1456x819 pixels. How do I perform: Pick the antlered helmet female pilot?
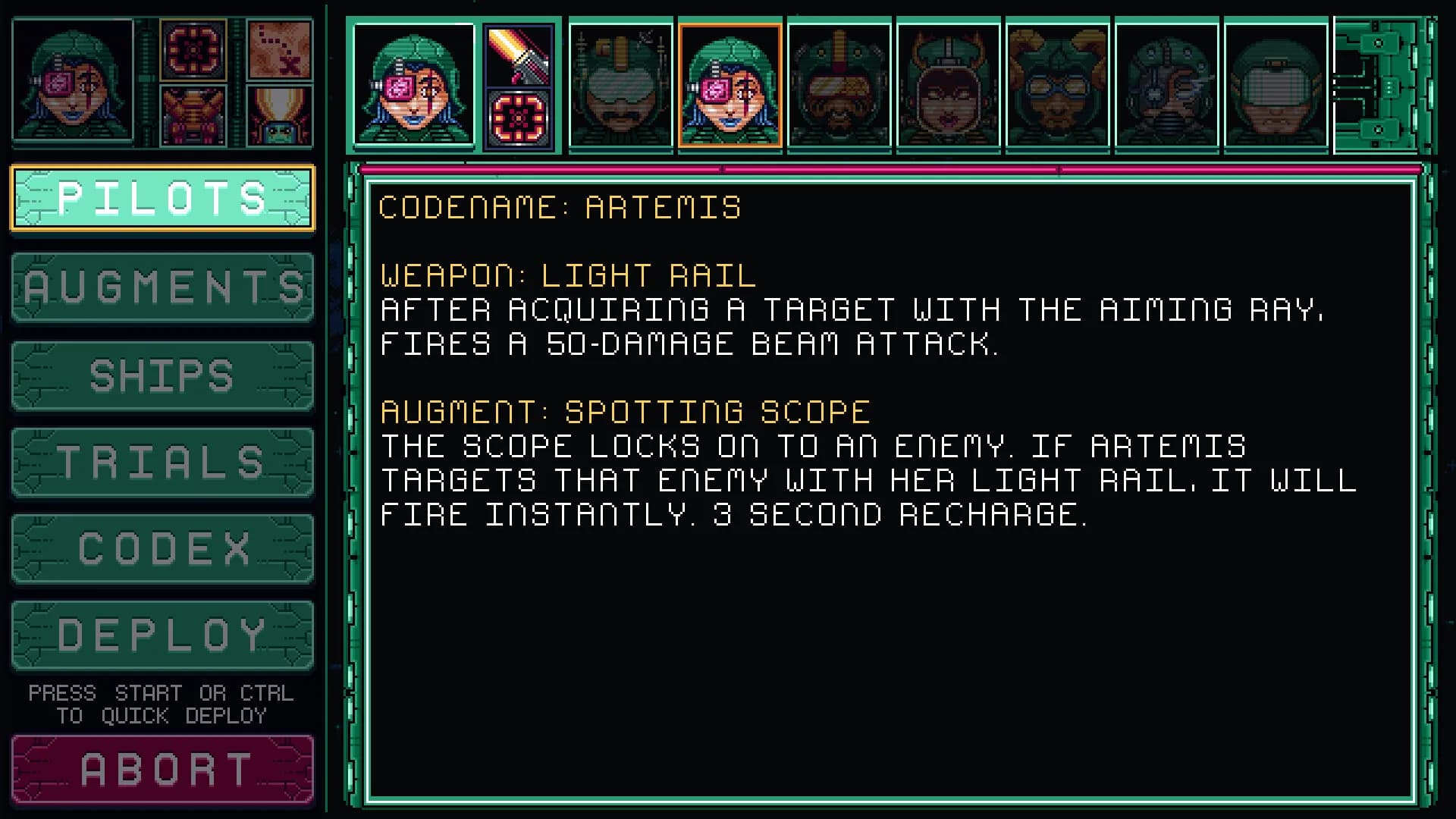pyautogui.click(x=948, y=85)
